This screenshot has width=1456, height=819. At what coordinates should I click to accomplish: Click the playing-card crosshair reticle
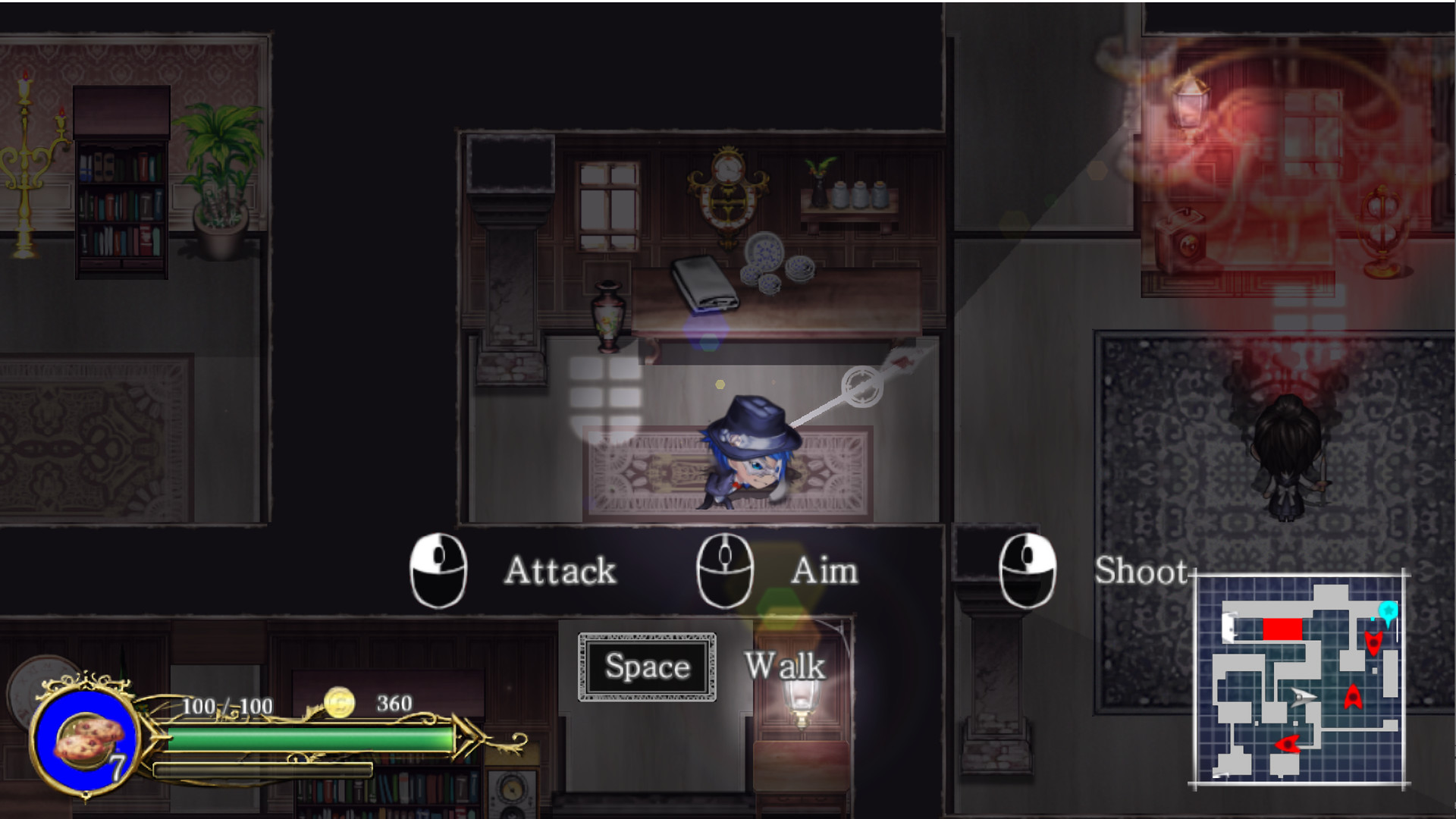point(863,385)
